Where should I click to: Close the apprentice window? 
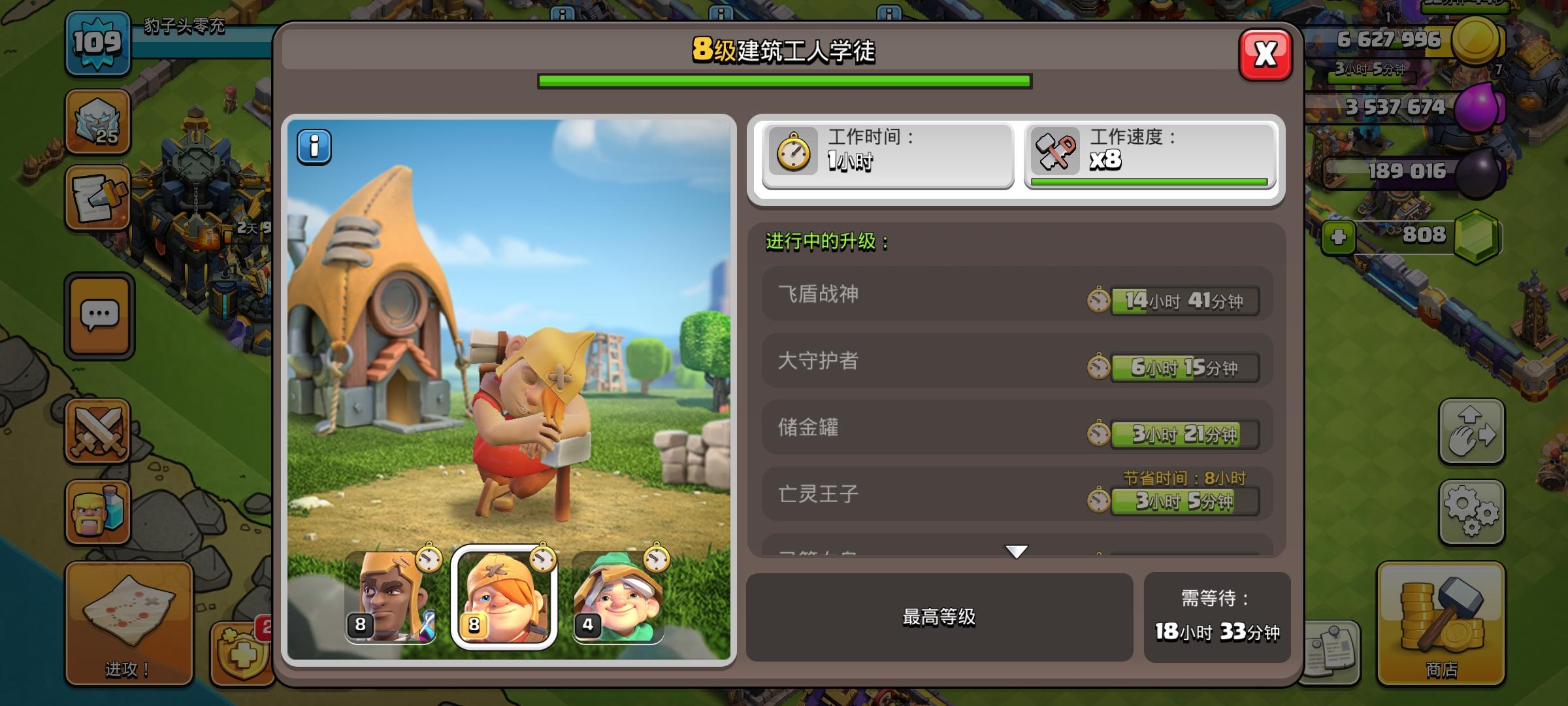[1266, 56]
